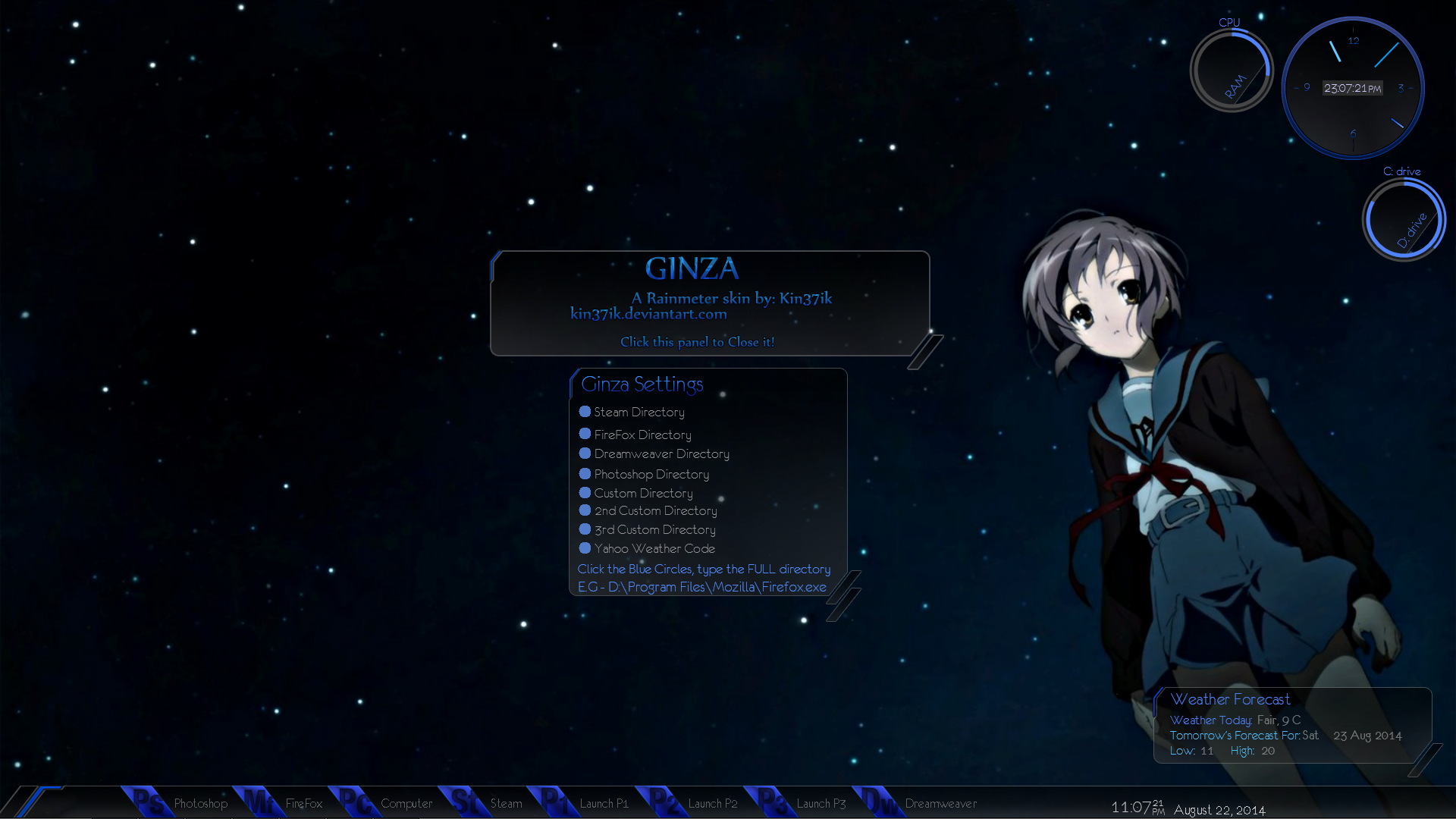Open Dreamweaver via the Dw icon
The height and width of the screenshot is (819, 1456).
pyautogui.click(x=877, y=802)
